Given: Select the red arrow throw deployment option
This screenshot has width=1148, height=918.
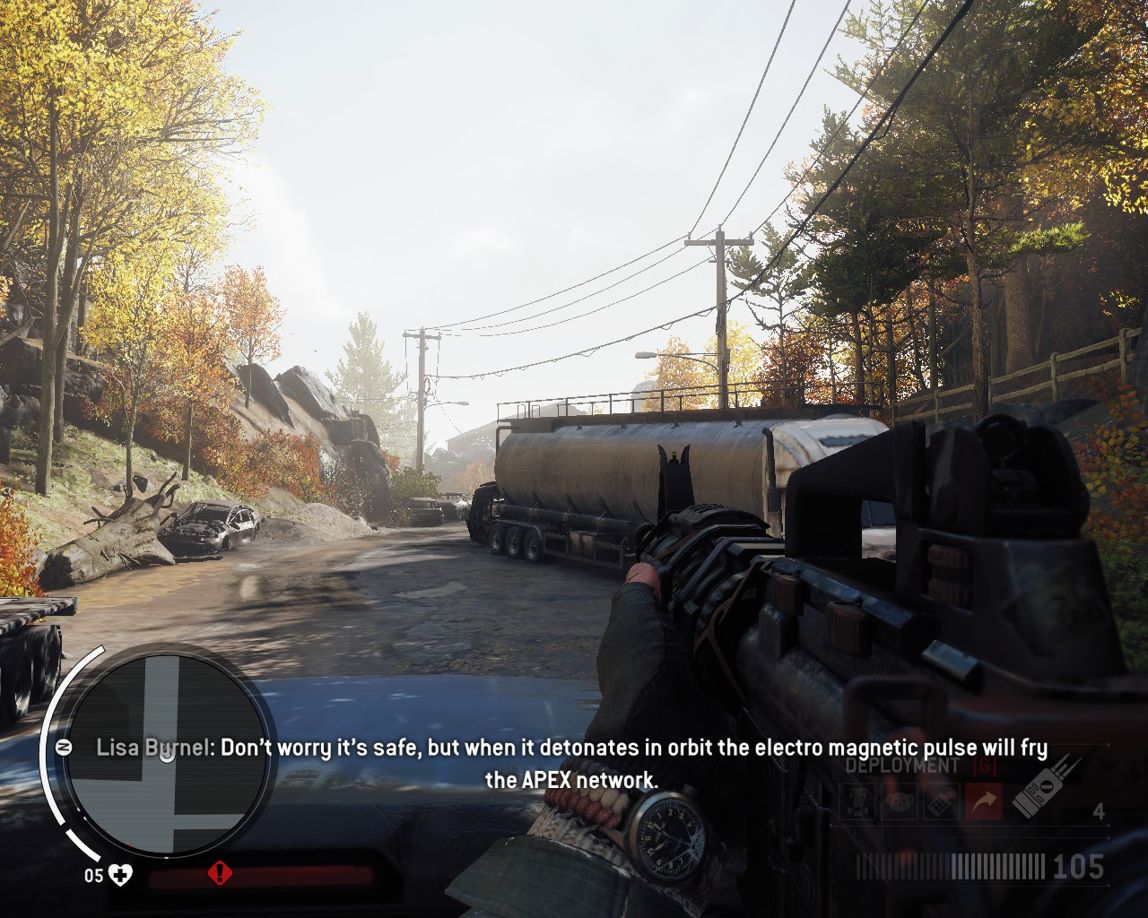Looking at the screenshot, I should pos(983,802).
